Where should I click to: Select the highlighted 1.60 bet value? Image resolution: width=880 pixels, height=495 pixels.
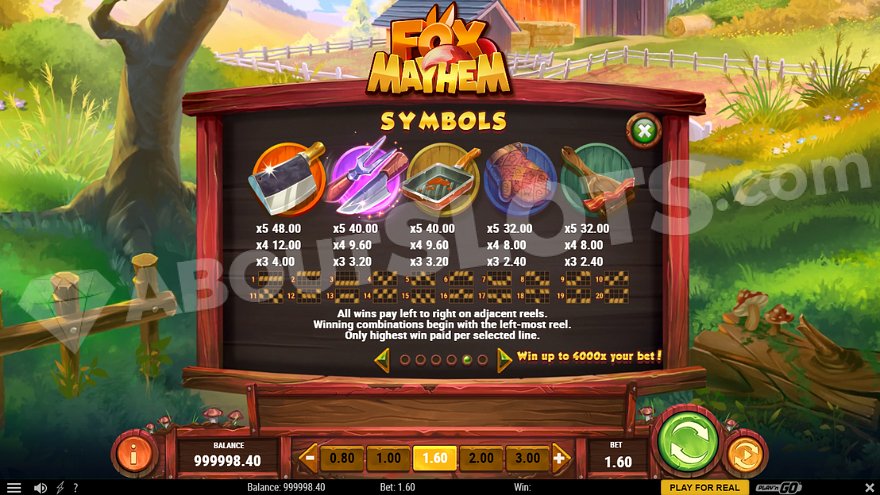pos(435,459)
